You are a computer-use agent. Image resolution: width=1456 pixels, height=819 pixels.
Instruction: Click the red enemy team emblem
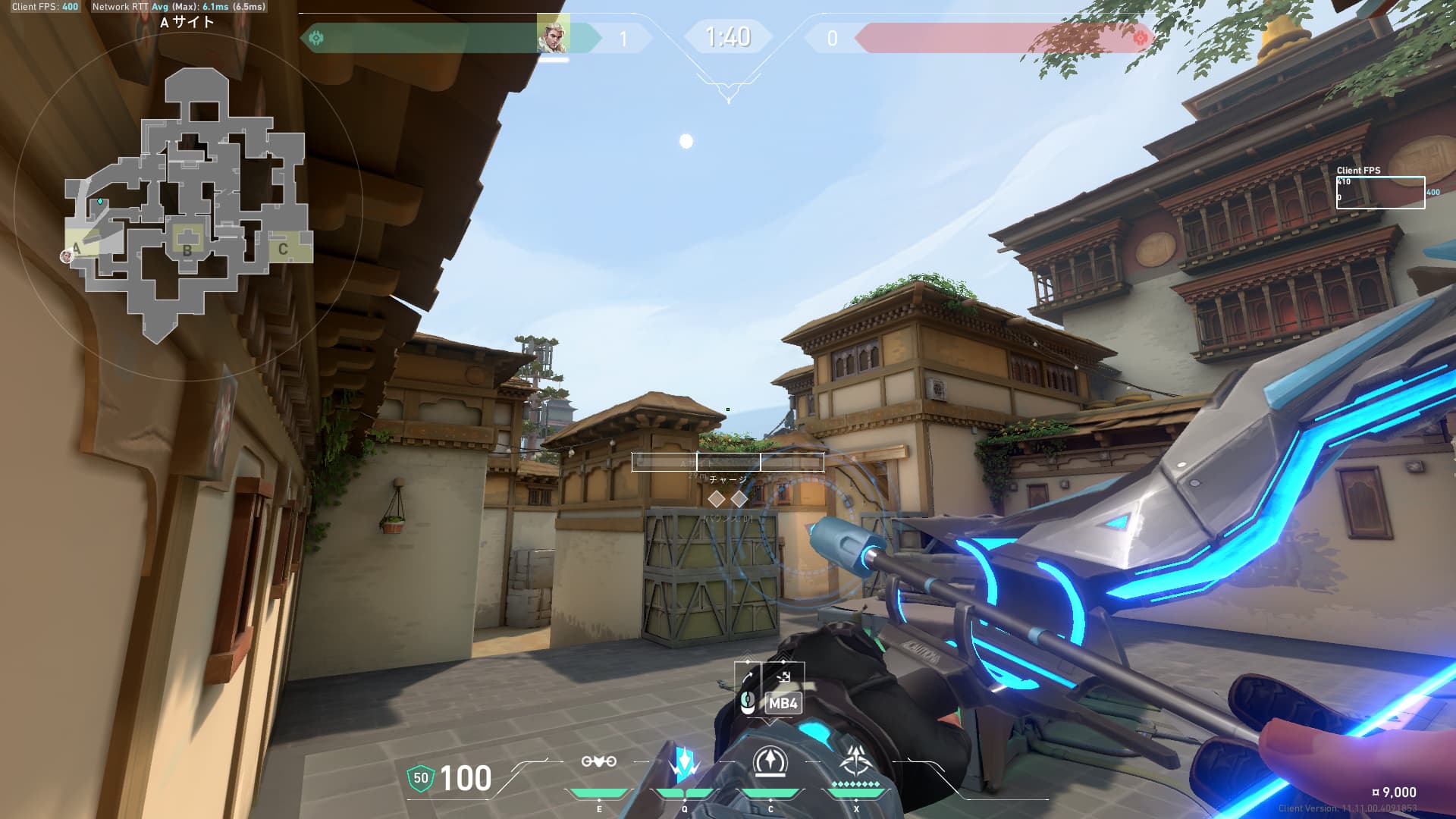point(1139,38)
